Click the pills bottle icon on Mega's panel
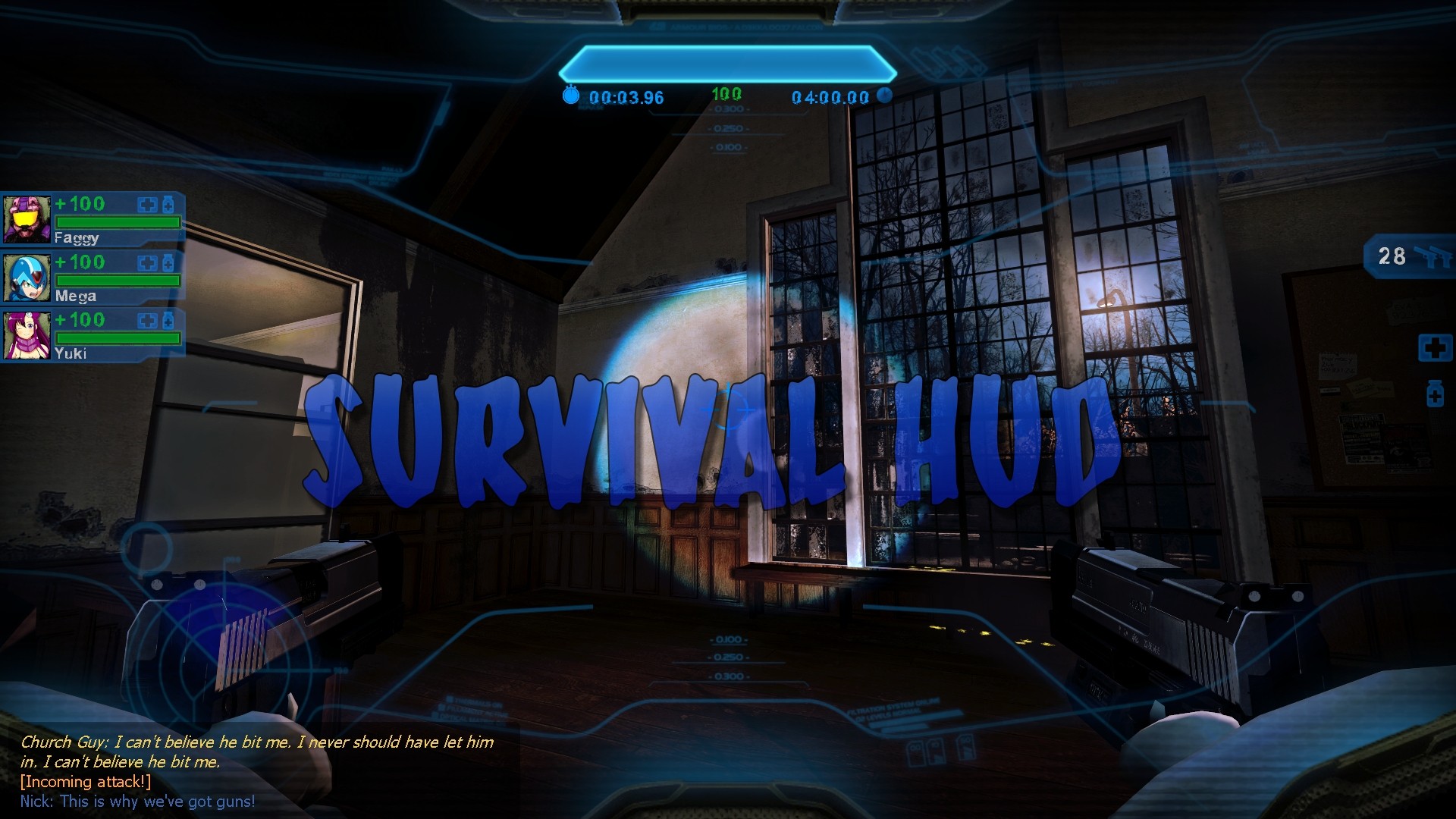 (x=168, y=262)
